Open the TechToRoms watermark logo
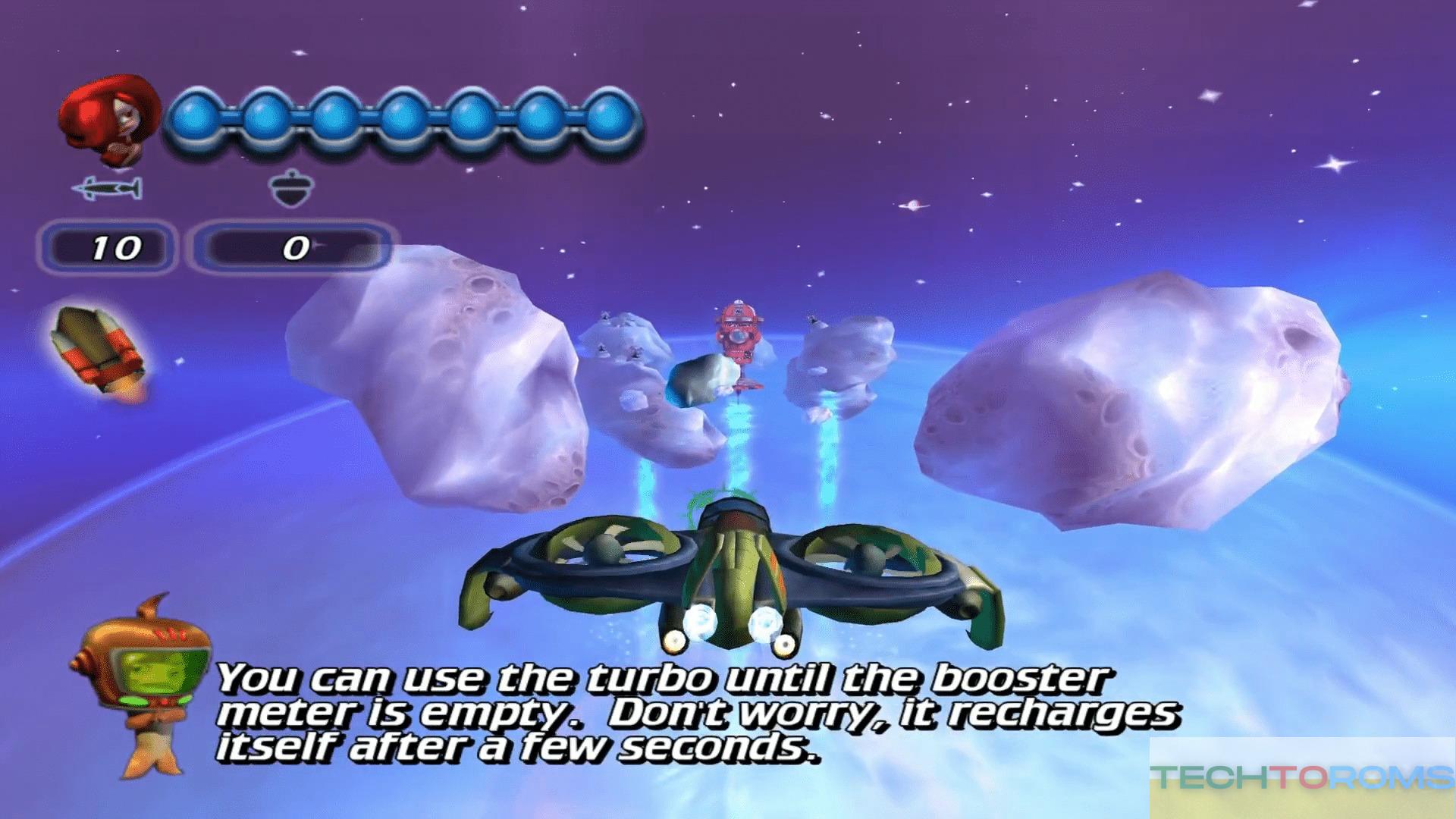This screenshot has width=1456, height=819. click(1301, 778)
